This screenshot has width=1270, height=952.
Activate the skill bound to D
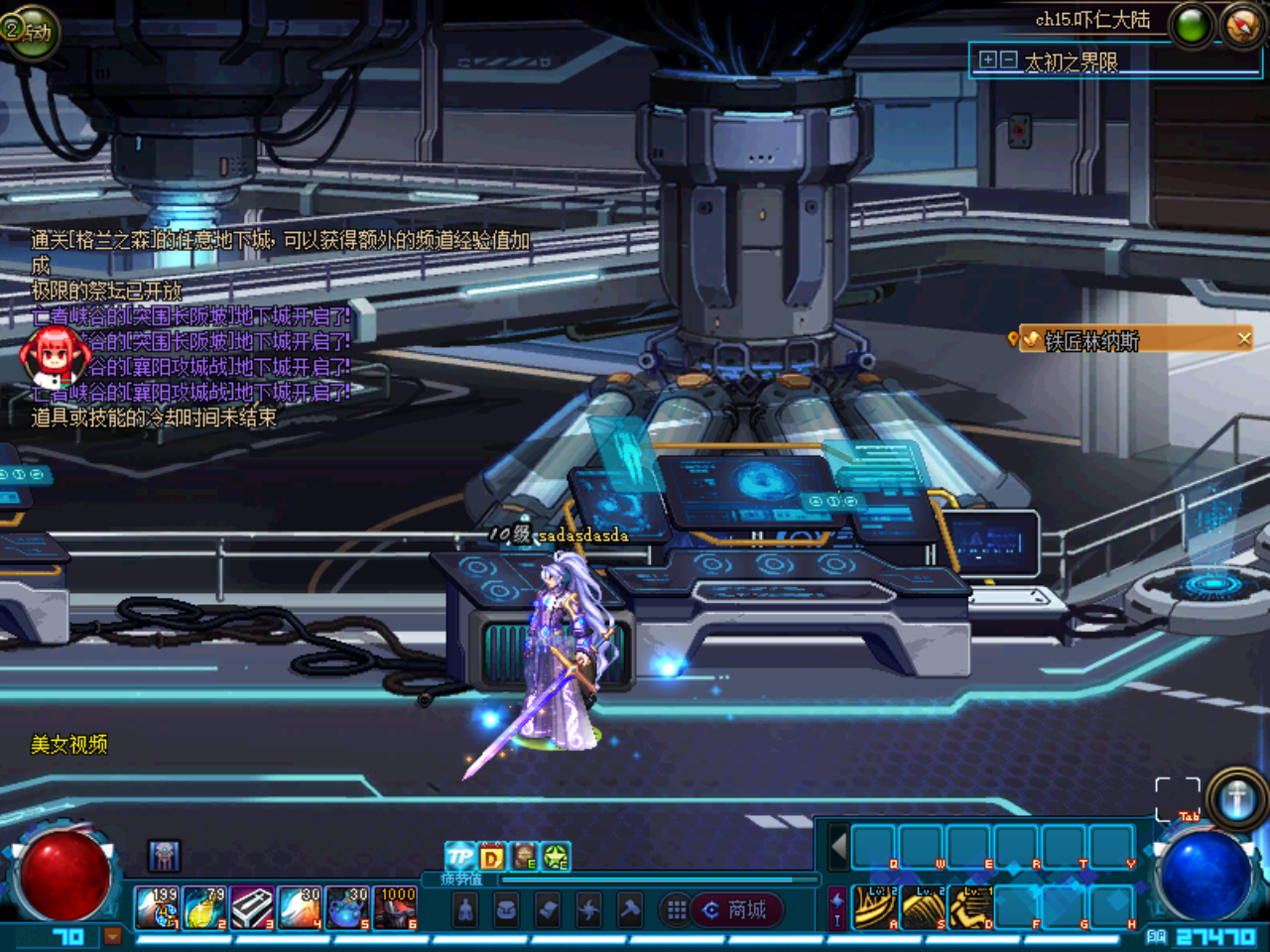pyautogui.click(x=970, y=907)
